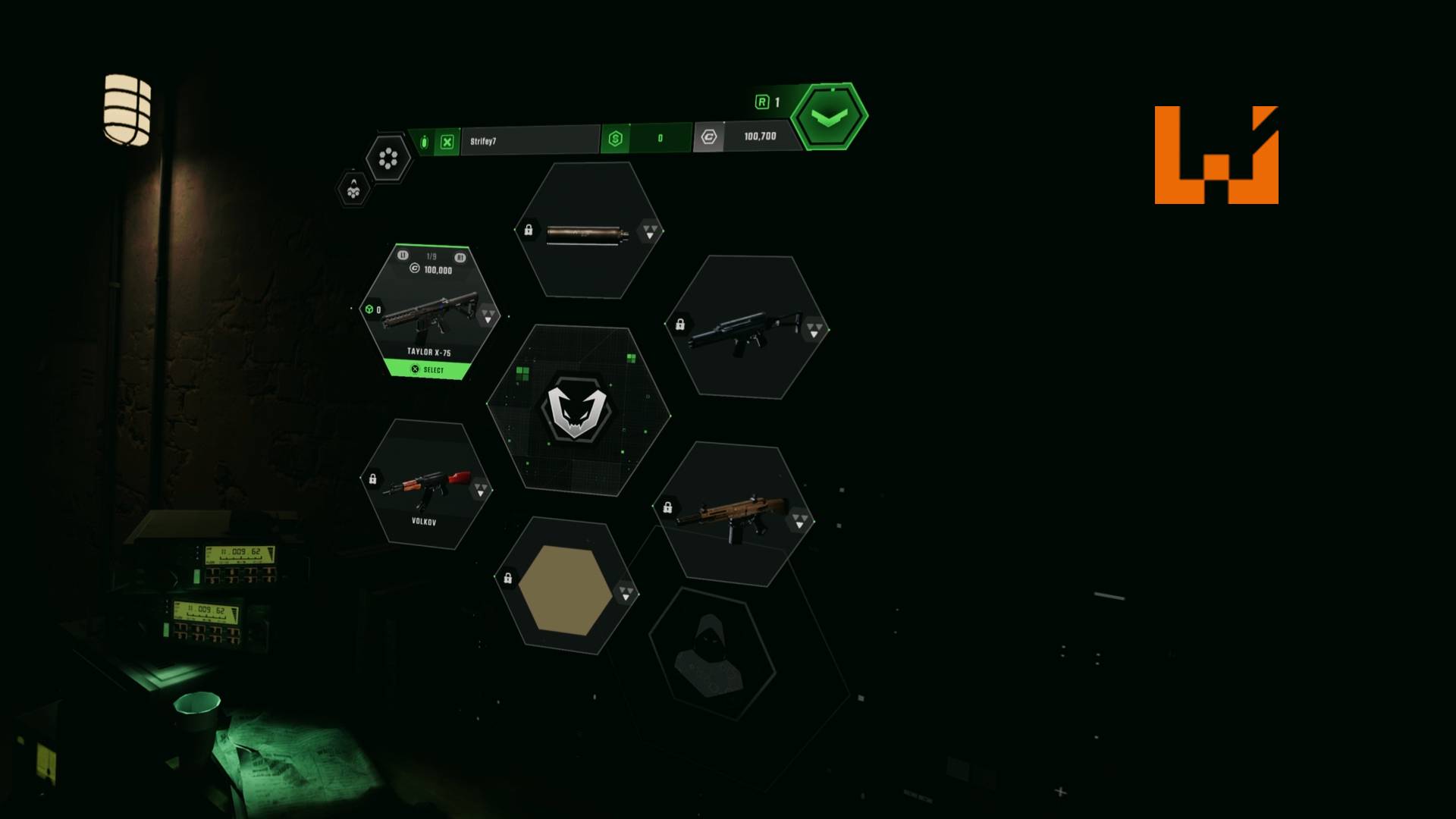Click the grey crypto currency icon
The width and height of the screenshot is (1456, 819).
click(x=708, y=137)
